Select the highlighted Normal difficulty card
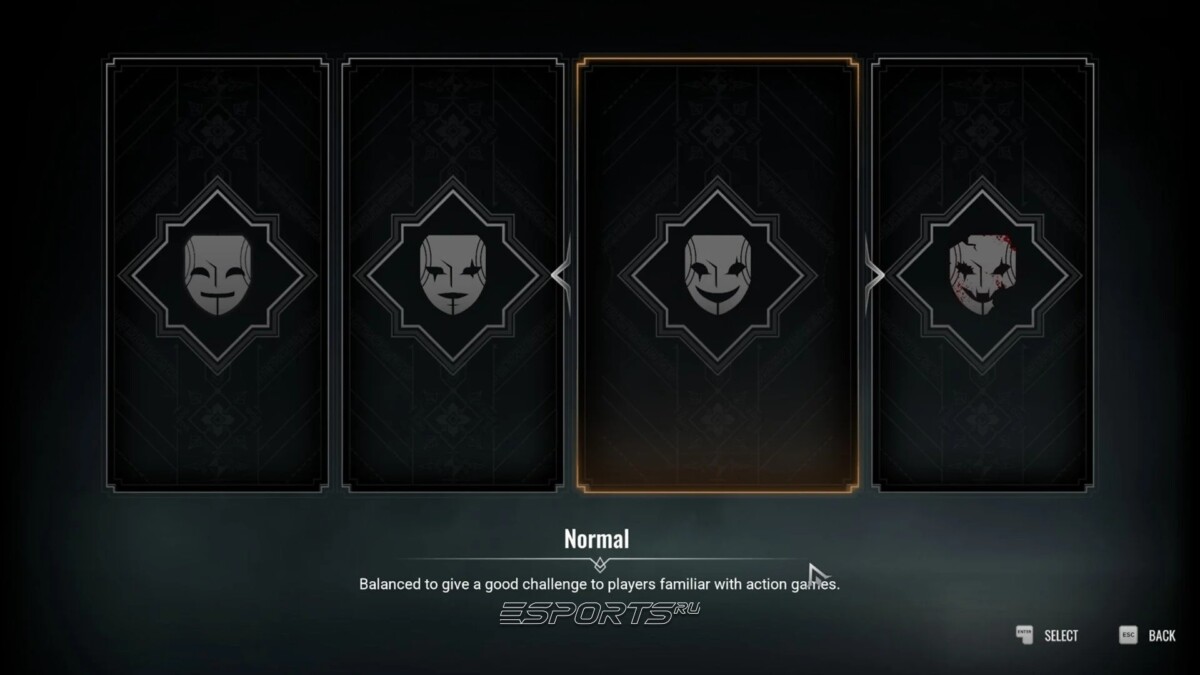The width and height of the screenshot is (1200, 675). pos(717,275)
